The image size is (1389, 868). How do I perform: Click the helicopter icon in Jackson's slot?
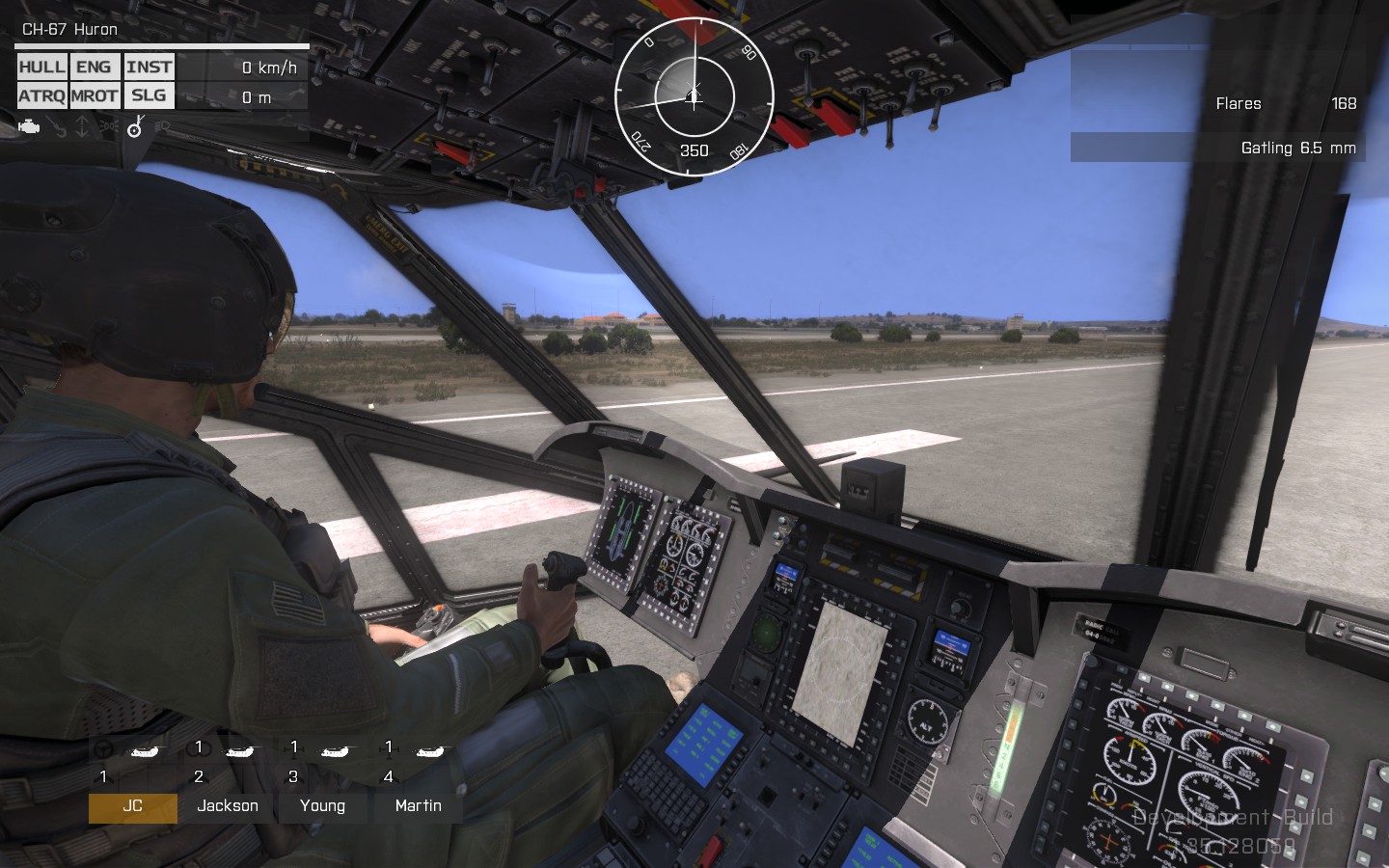(239, 752)
